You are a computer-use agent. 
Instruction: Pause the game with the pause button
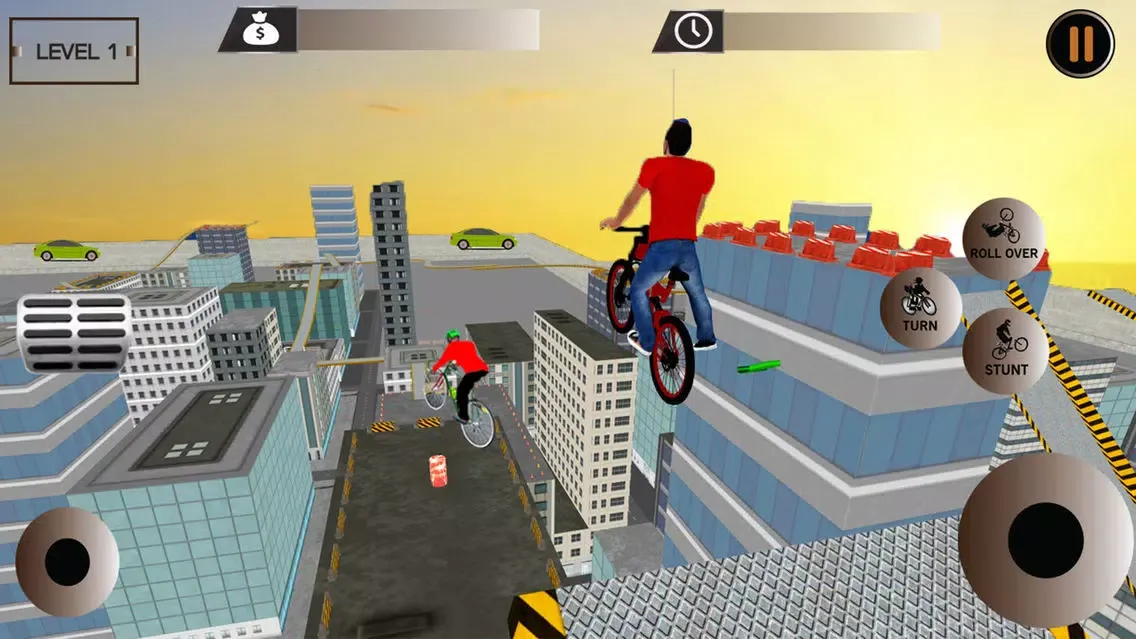tap(1080, 44)
